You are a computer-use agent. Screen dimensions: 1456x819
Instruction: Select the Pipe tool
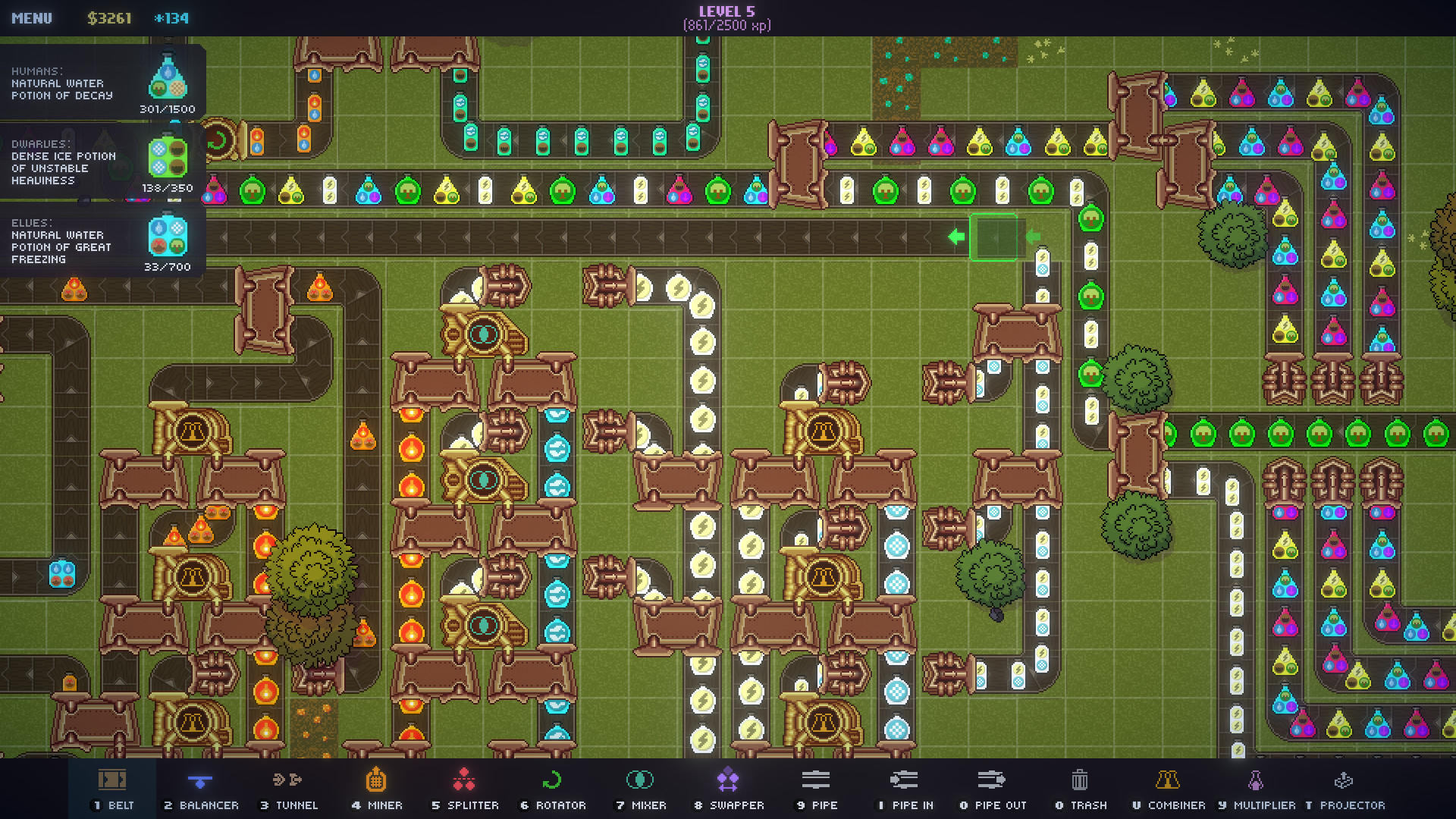point(816,789)
